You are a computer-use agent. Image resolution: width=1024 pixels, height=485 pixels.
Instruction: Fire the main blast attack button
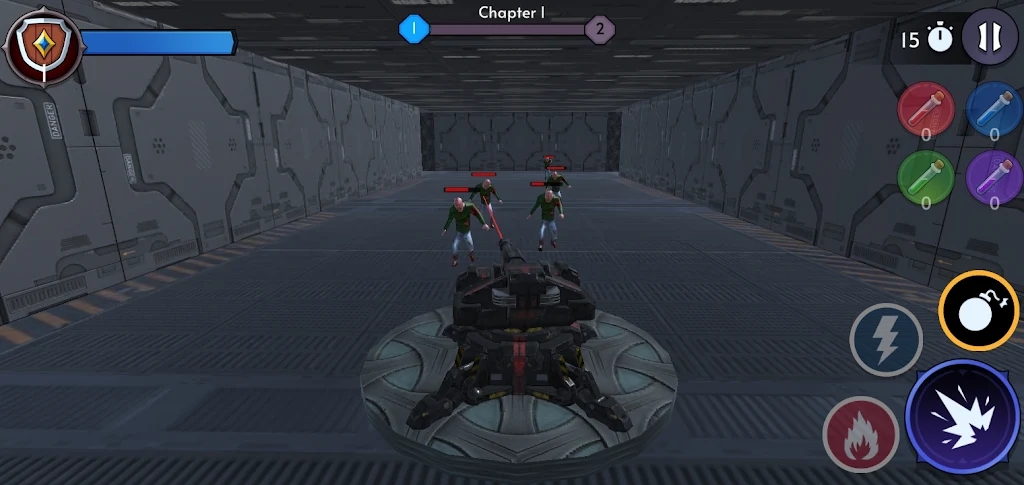click(x=962, y=417)
